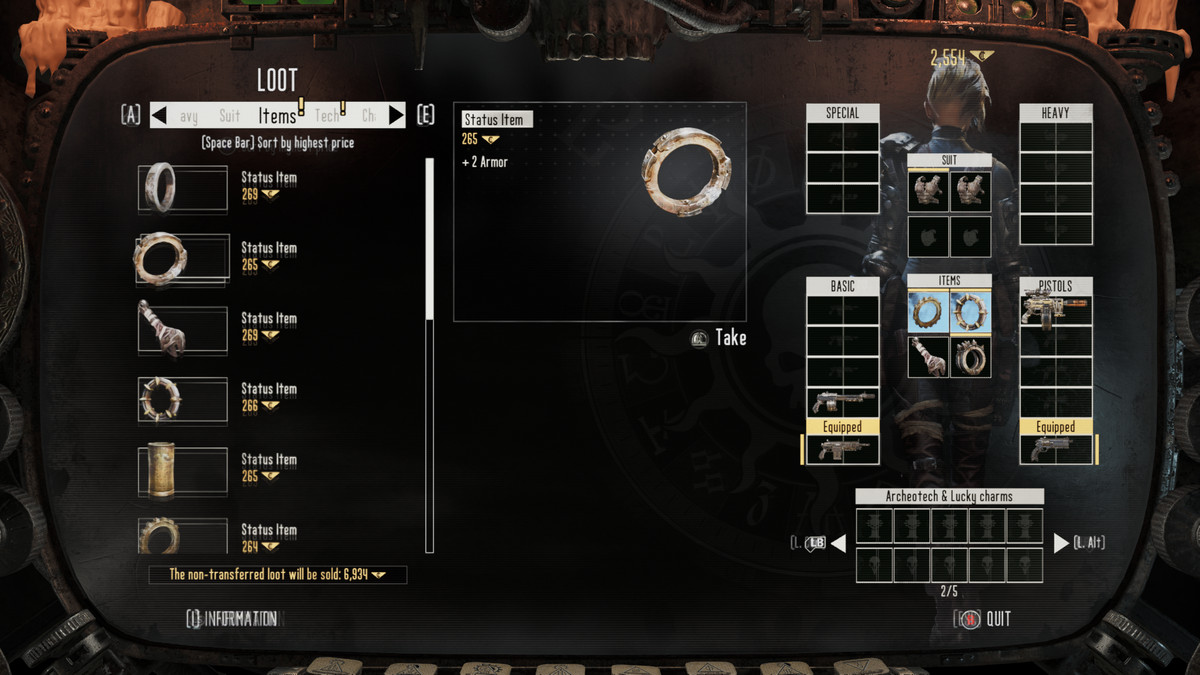Select the top pistol in Pistols column

coord(1055,310)
